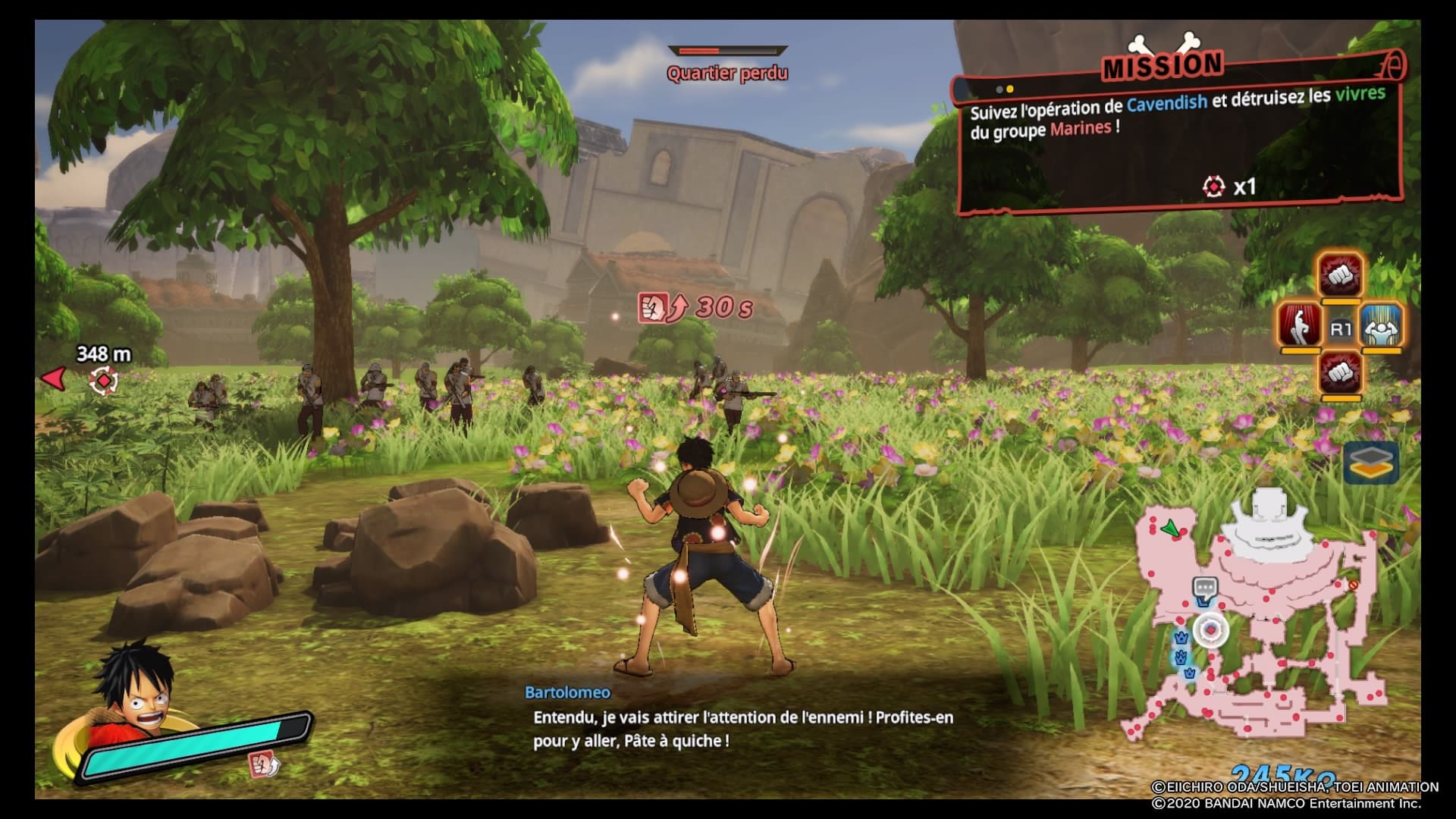Screen dimensions: 1456x819
Task: Click the mission target counter icon
Action: tap(1213, 186)
